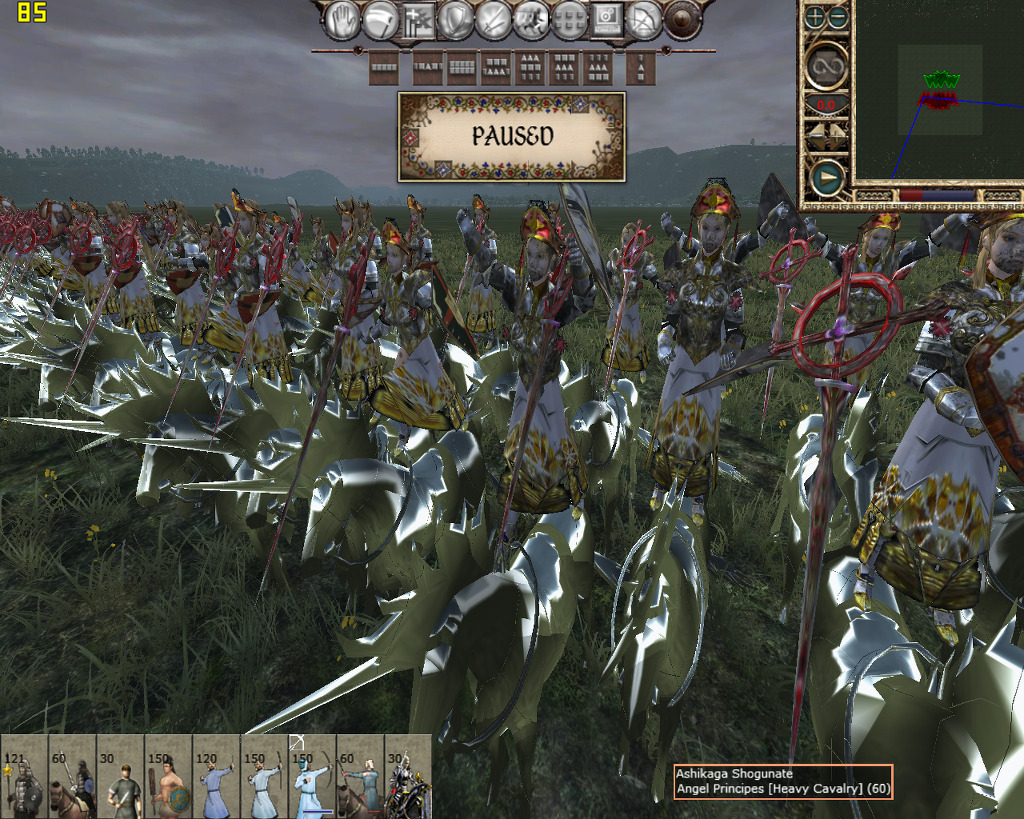Enable guard mode shield button
The height and width of the screenshot is (819, 1024).
pos(456,20)
